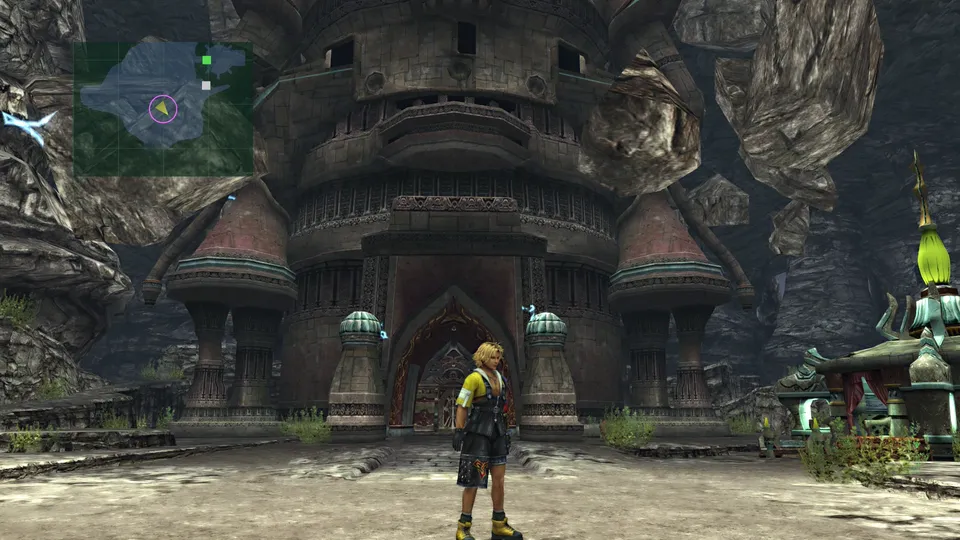Click the yellow player arrow on minimap
The width and height of the screenshot is (960, 540).
(x=162, y=108)
